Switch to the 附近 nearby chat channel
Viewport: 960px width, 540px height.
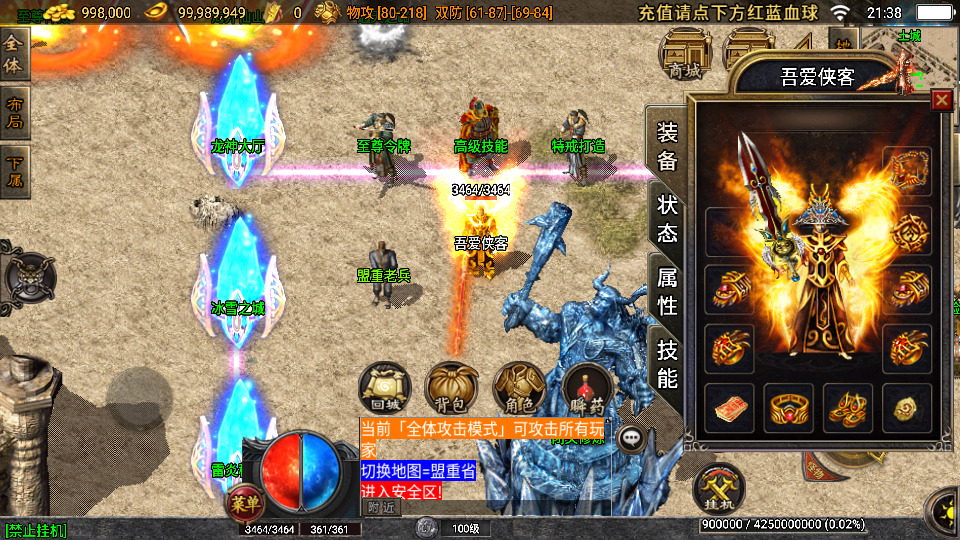381,507
